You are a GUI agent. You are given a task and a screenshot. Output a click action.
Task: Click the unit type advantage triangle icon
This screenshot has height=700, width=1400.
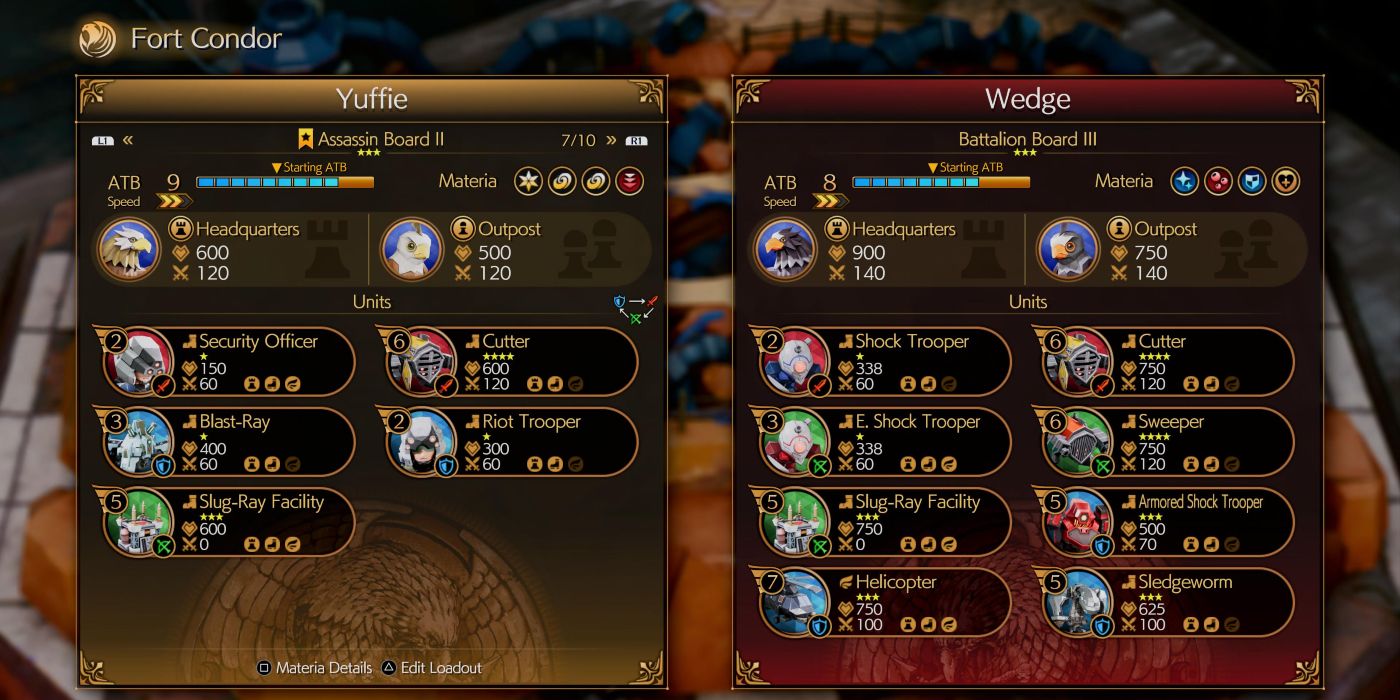tap(636, 308)
